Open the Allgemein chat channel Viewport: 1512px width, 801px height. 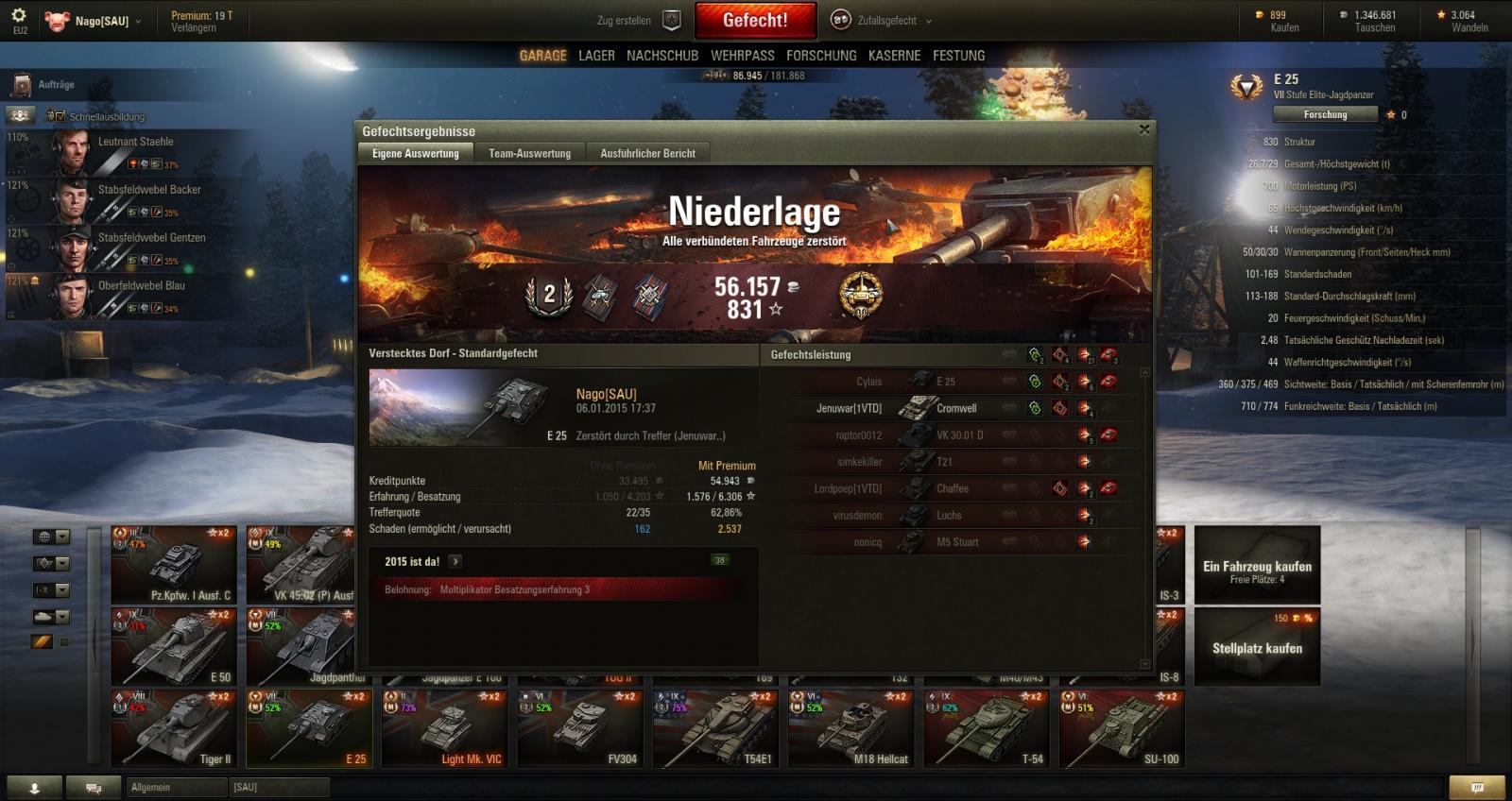tap(175, 787)
